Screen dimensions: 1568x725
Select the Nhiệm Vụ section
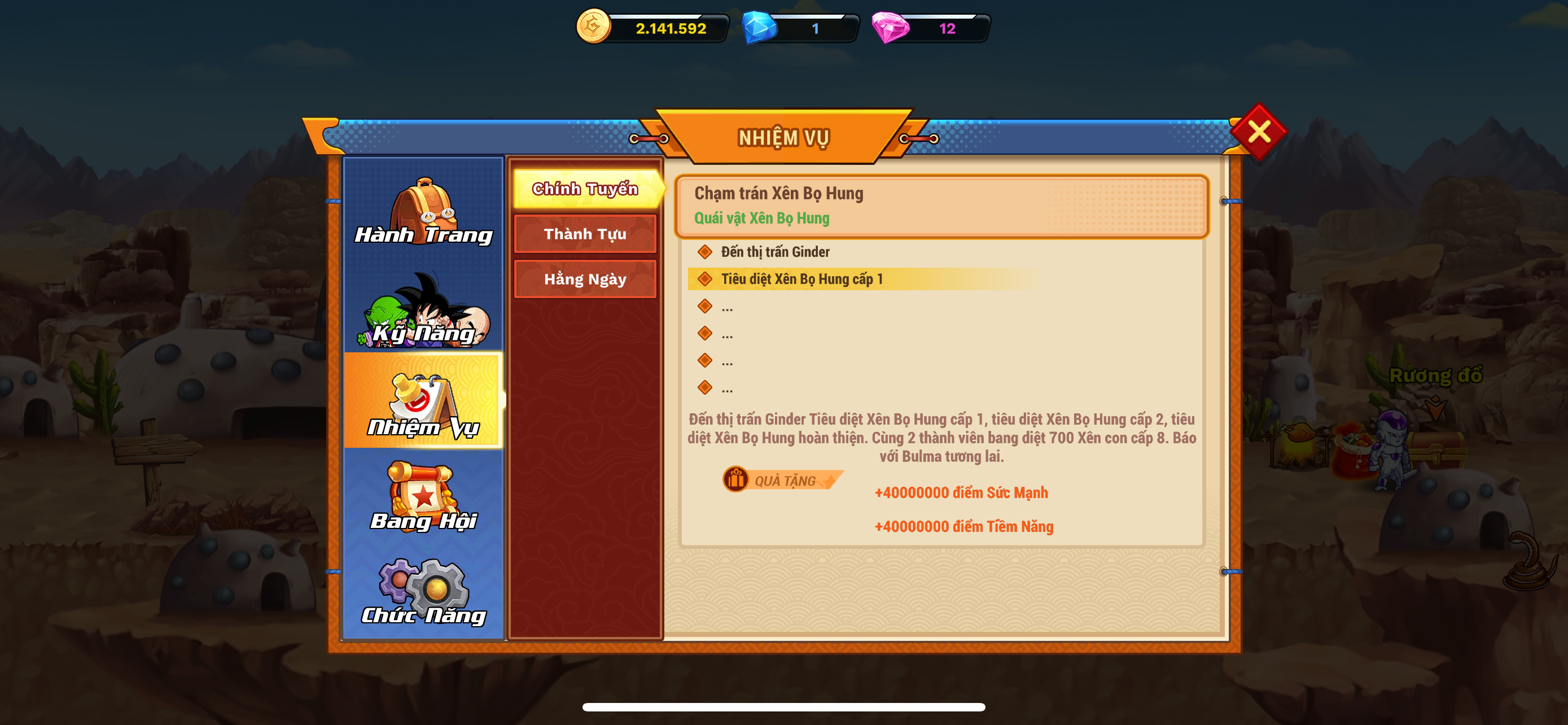(x=423, y=402)
